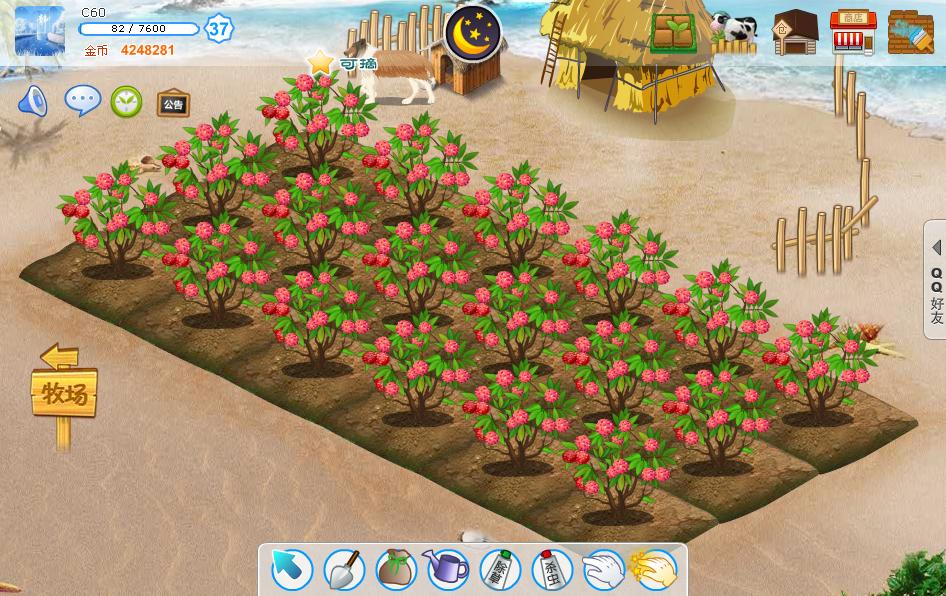The image size is (946, 596).
Task: Select the blue arrow cursor tool
Action: pyautogui.click(x=292, y=570)
